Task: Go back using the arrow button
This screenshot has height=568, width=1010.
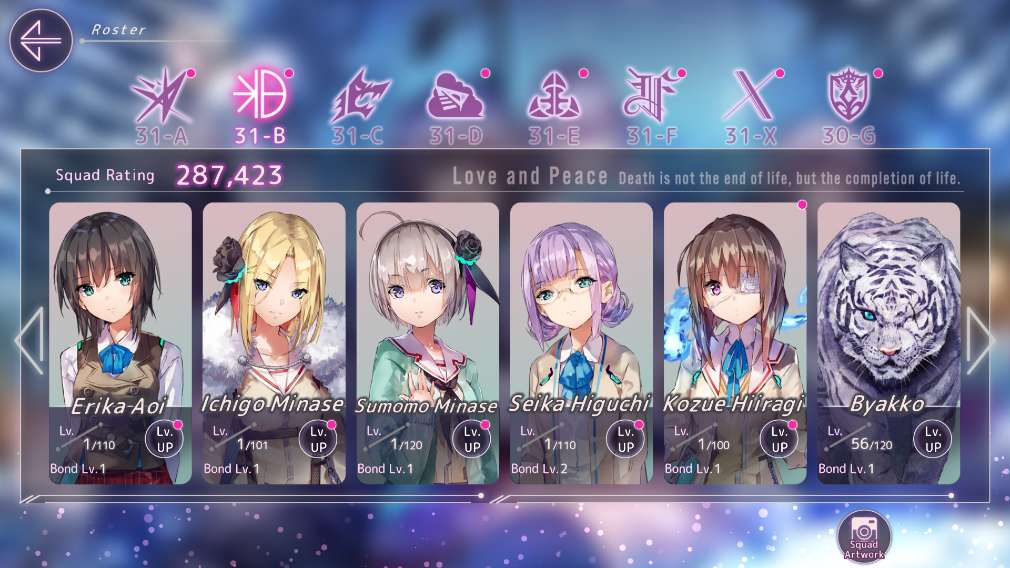Action: (41, 41)
